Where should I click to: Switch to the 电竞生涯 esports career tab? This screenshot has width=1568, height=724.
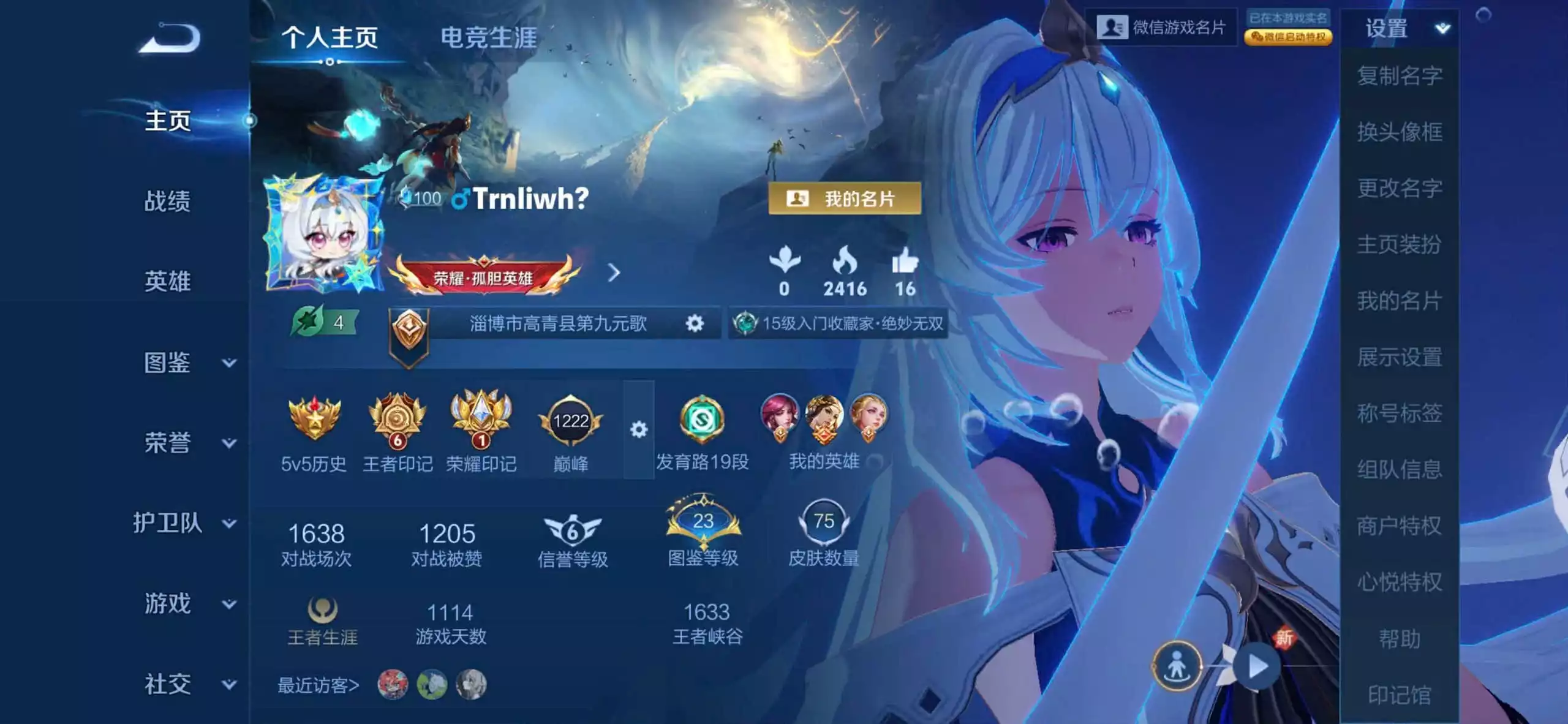pyautogui.click(x=487, y=38)
